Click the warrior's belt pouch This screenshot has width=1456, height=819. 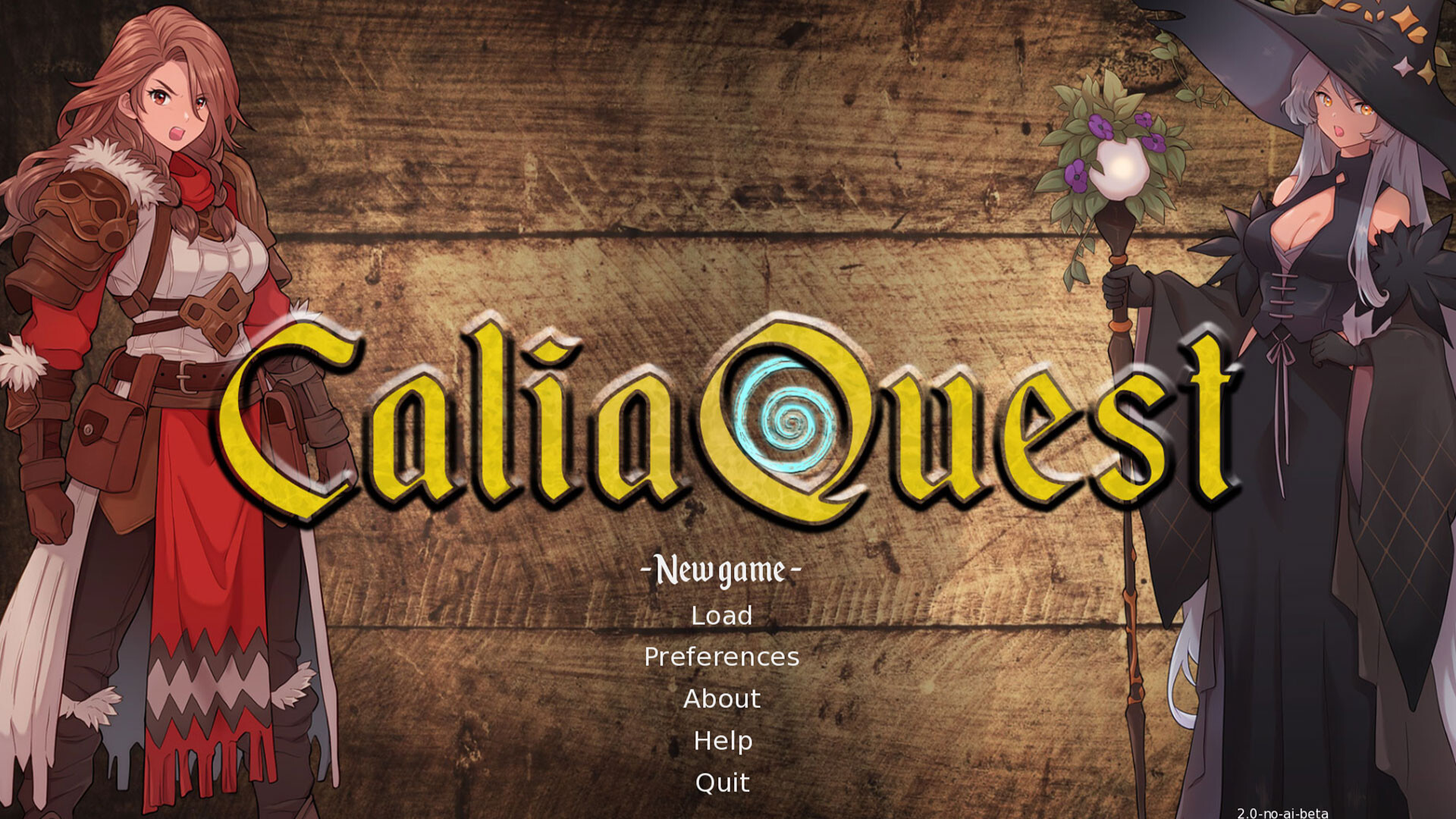tap(106, 432)
